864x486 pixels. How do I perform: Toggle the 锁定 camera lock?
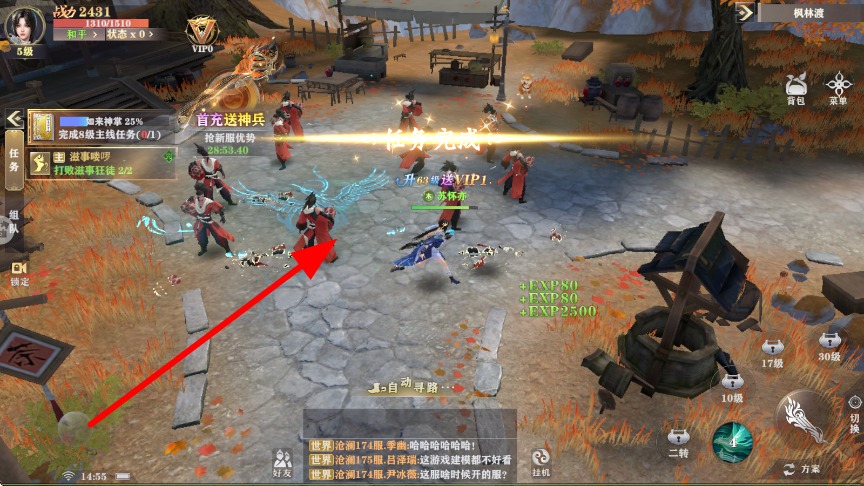point(18,273)
